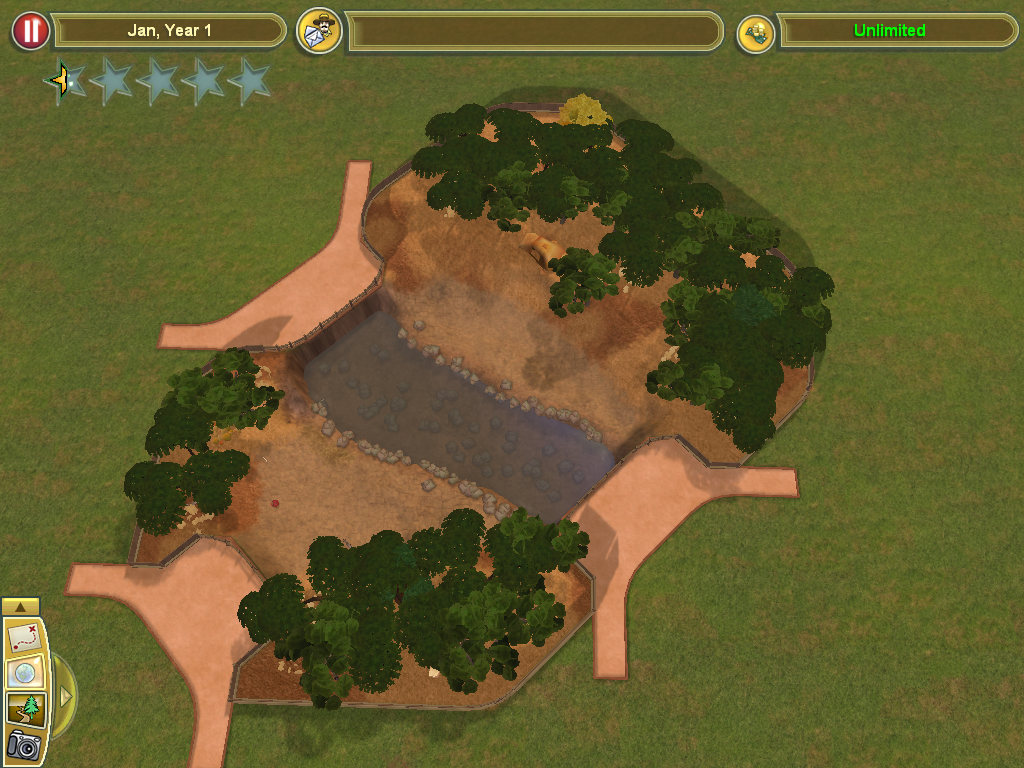Click the money icon beside Unlimited
This screenshot has height=768, width=1024.
pos(756,33)
